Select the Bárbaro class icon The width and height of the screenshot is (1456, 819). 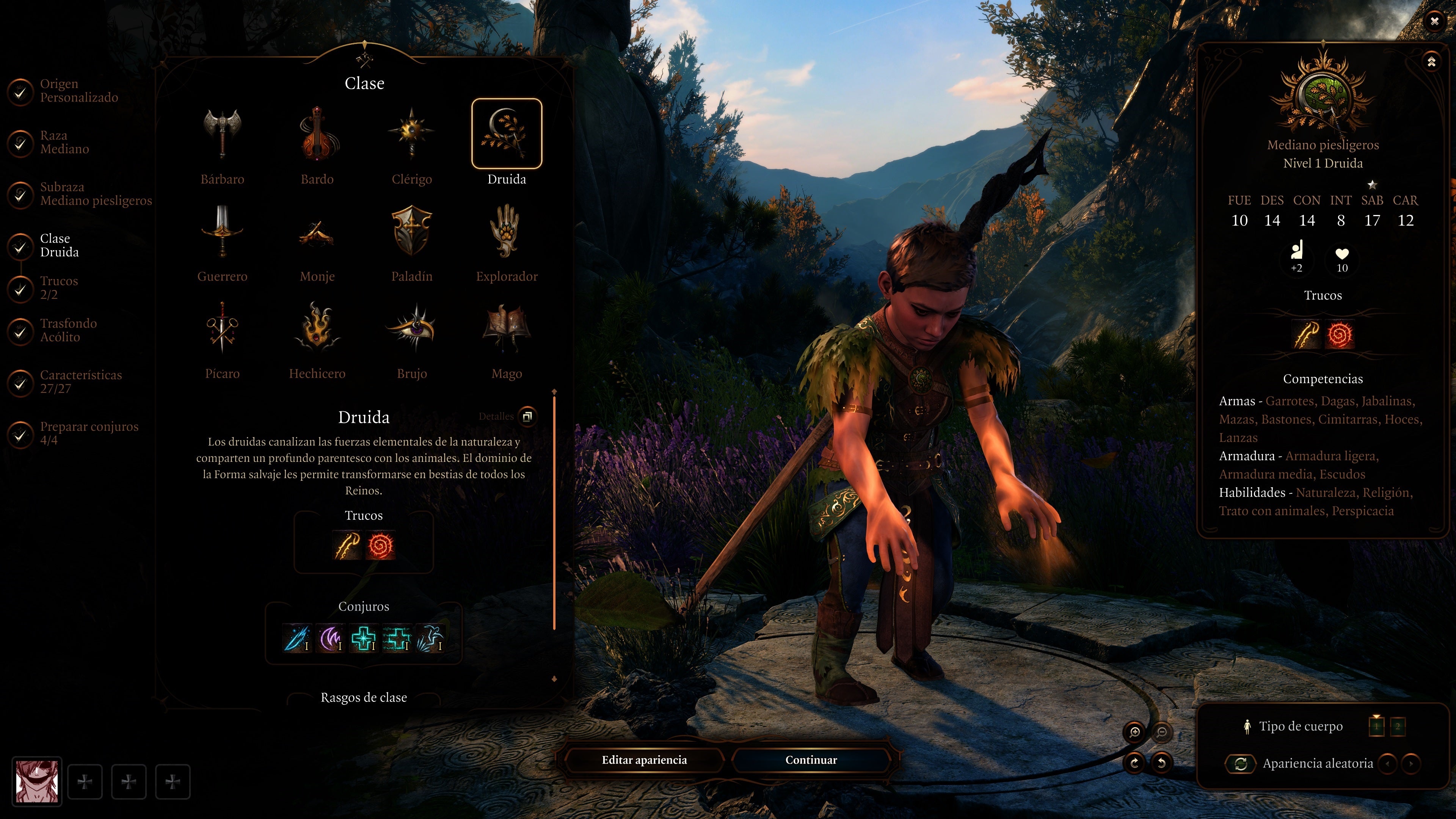click(x=223, y=134)
